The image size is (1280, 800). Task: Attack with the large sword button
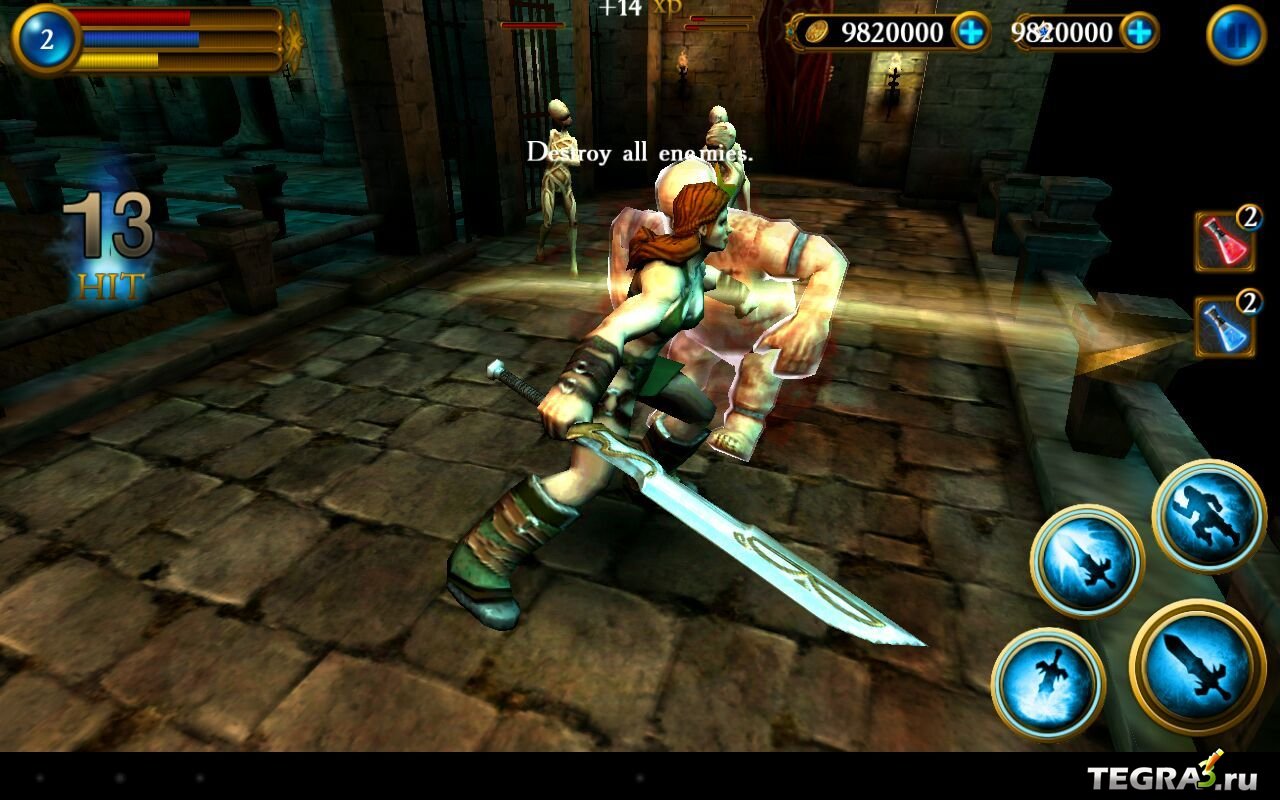pyautogui.click(x=1197, y=667)
